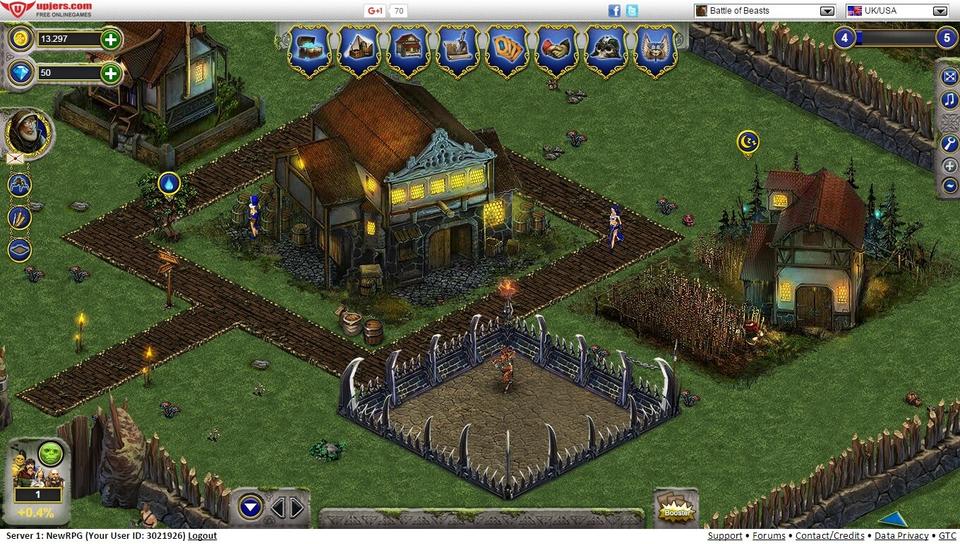Select the wheat resource icon
Screen dimensions: 960x544
pyautogui.click(x=19, y=217)
